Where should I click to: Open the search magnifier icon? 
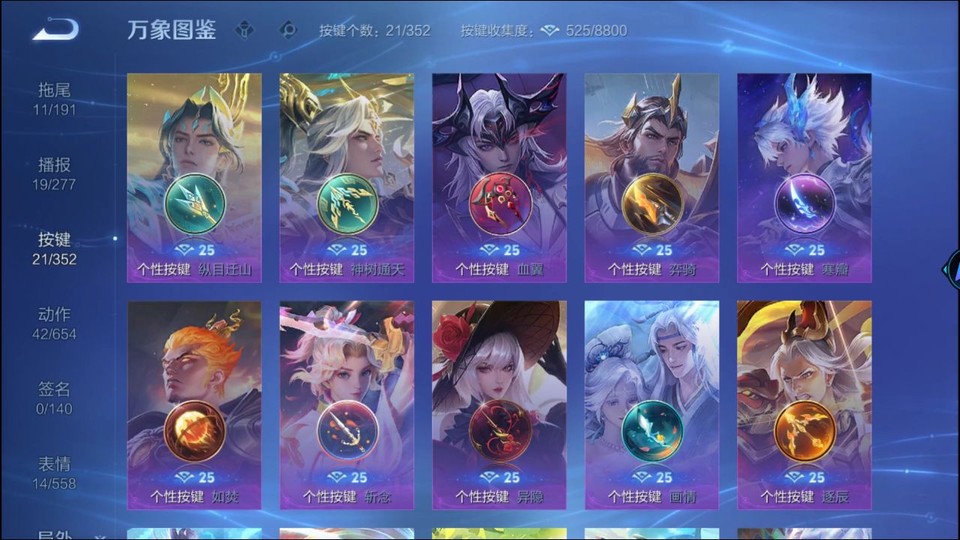click(x=289, y=30)
